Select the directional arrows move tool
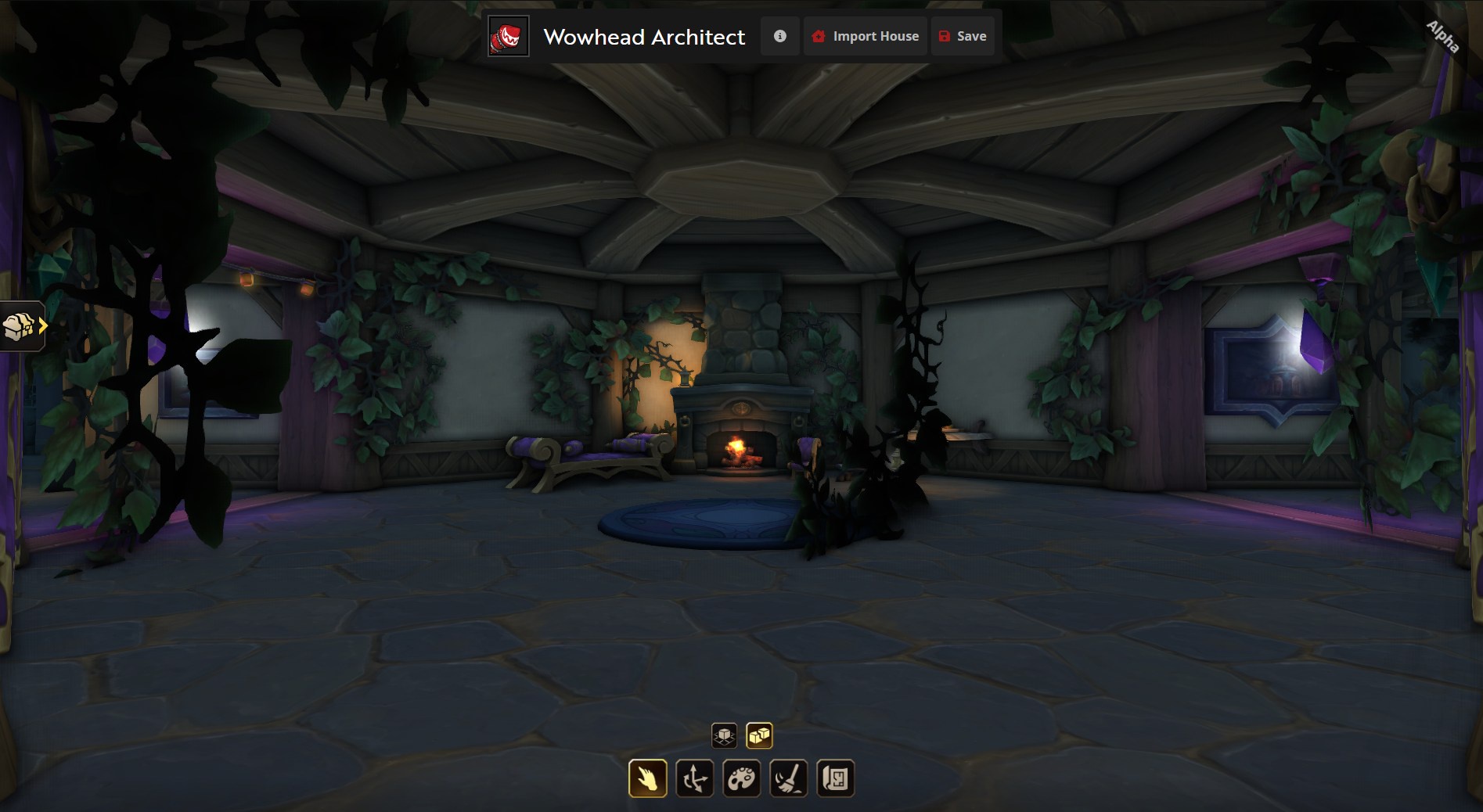 (695, 778)
